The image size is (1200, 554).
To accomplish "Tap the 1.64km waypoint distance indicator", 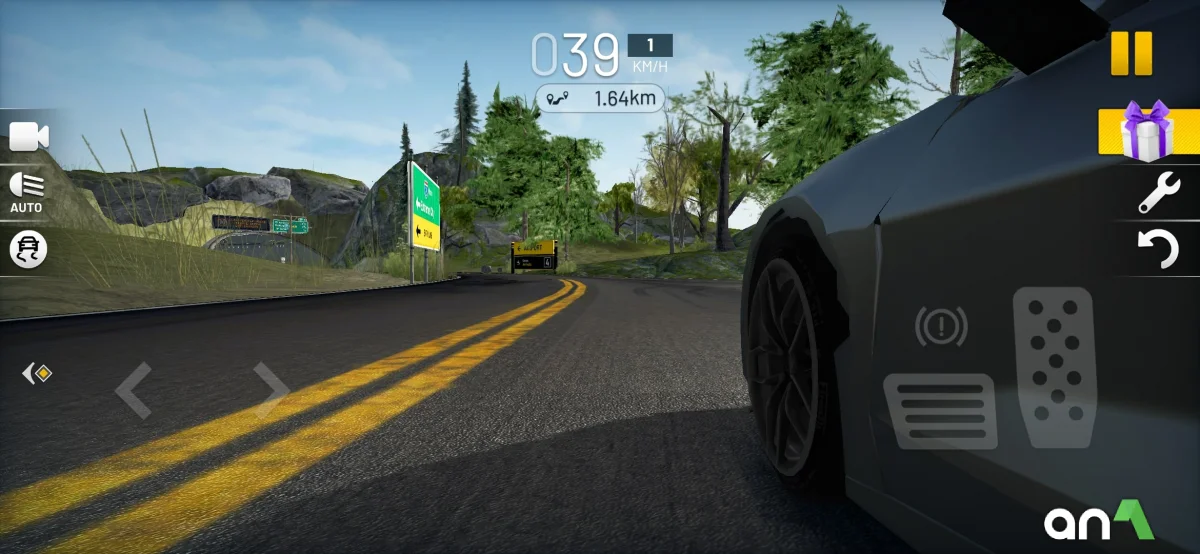I will tap(600, 98).
